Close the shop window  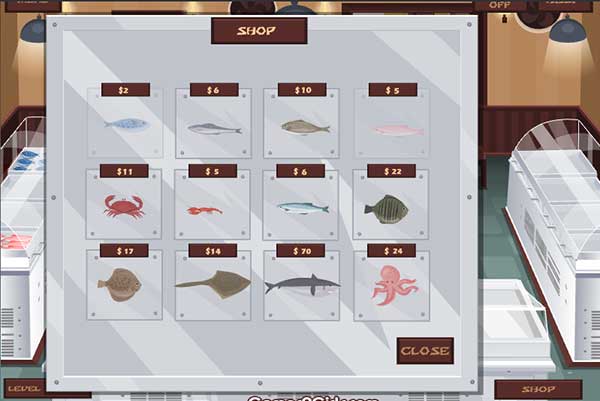pos(425,351)
